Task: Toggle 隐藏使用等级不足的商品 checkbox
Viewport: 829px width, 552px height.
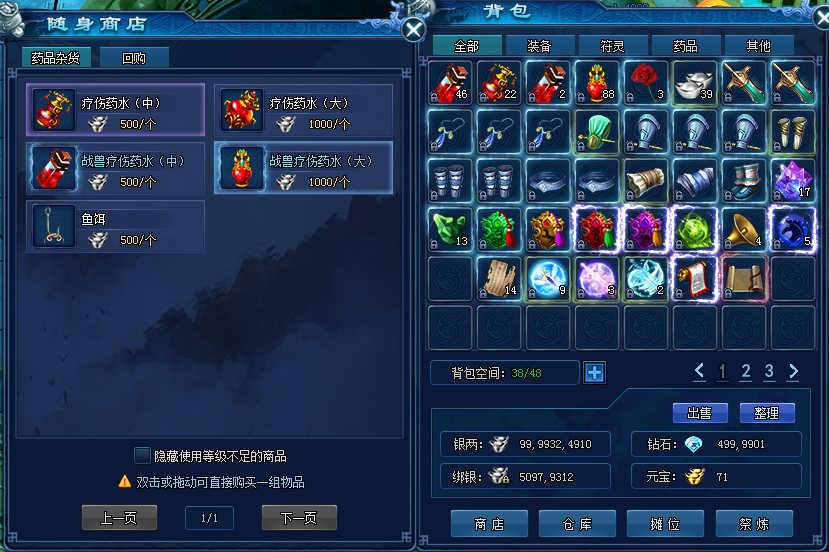Action: (142, 456)
